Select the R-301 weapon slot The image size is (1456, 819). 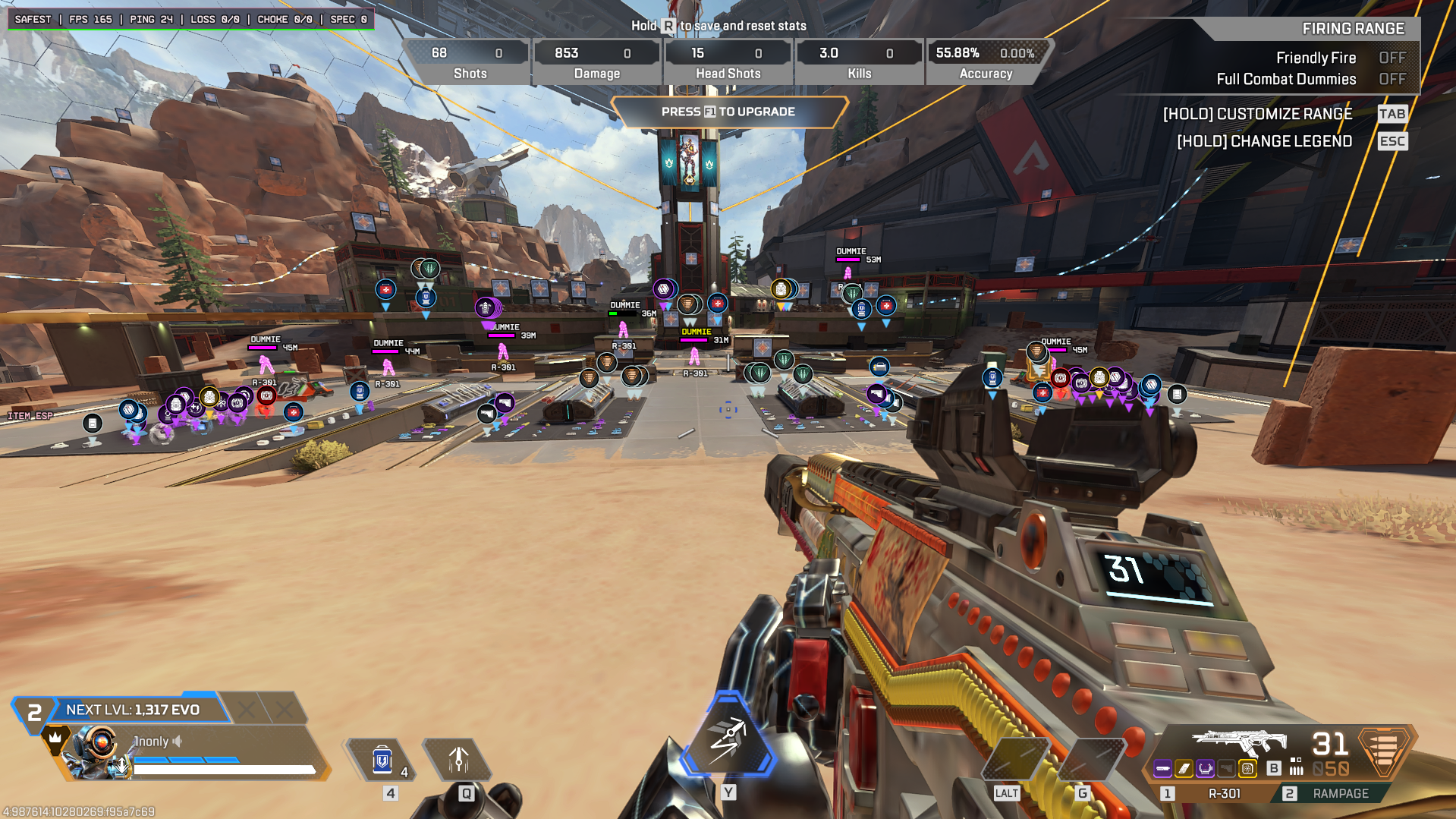(x=1223, y=793)
